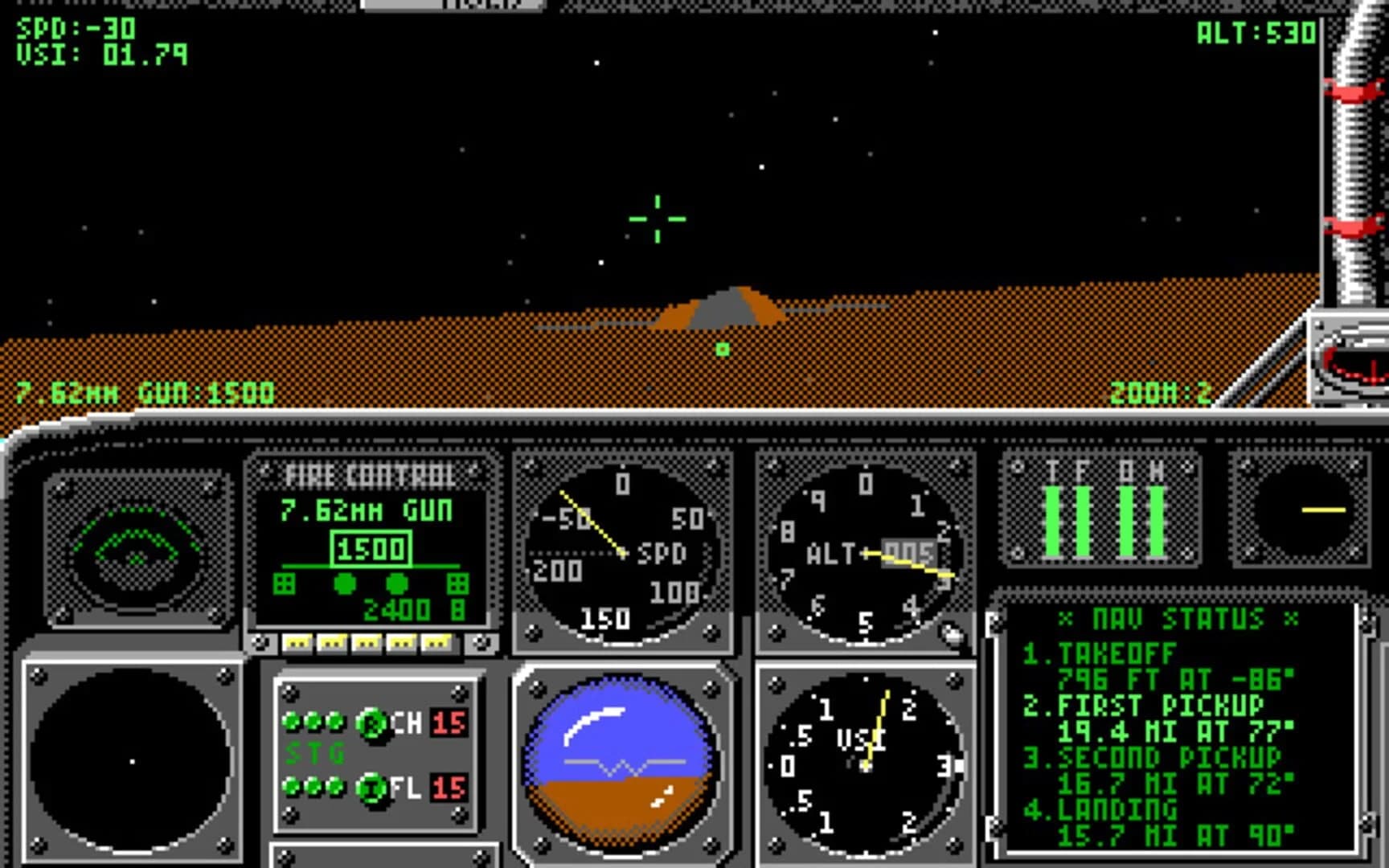Click the threat warning scope display
Screen dimensions: 1389x868
135,540
